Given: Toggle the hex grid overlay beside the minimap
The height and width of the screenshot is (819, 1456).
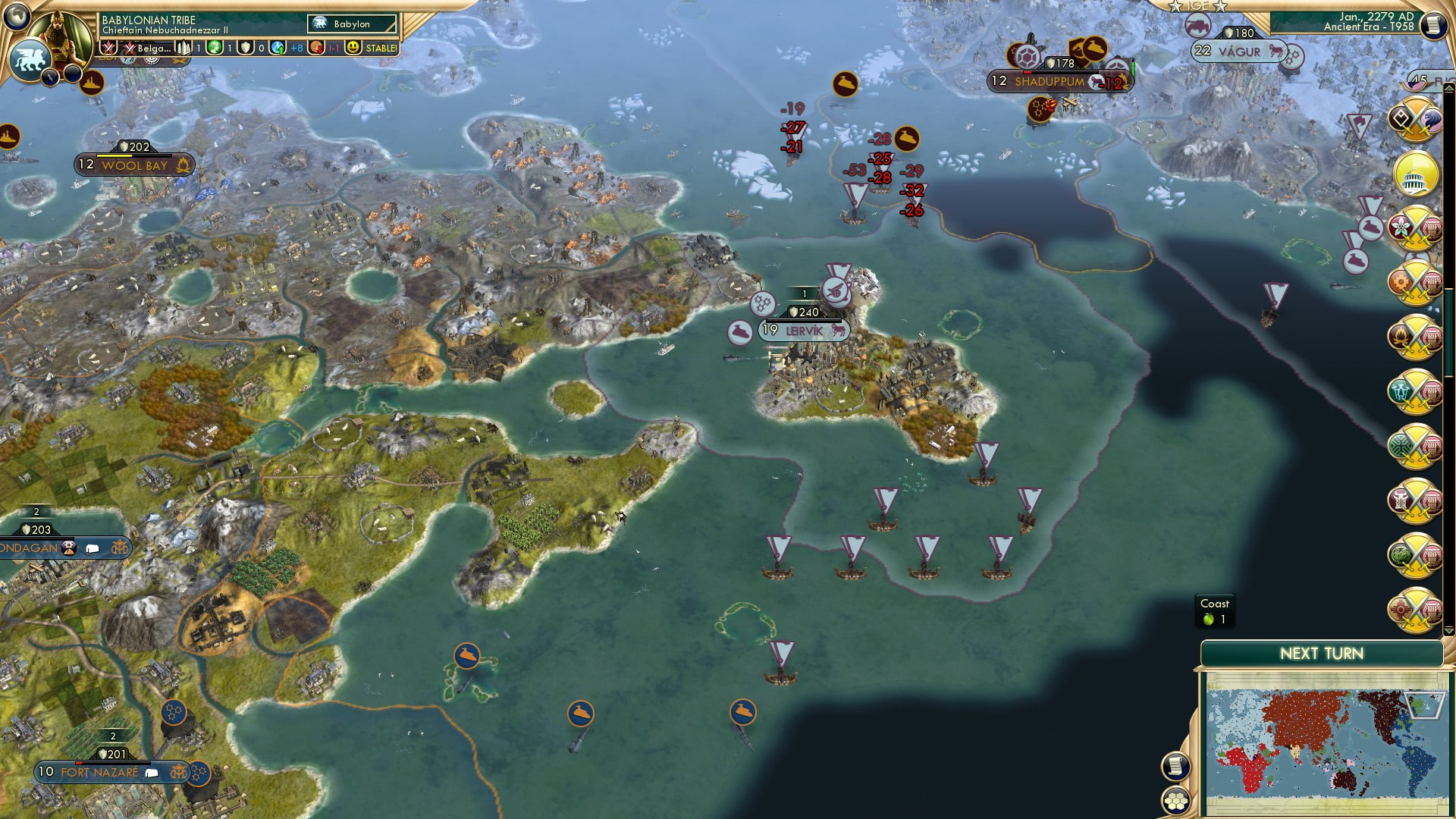Looking at the screenshot, I should pyautogui.click(x=1174, y=802).
